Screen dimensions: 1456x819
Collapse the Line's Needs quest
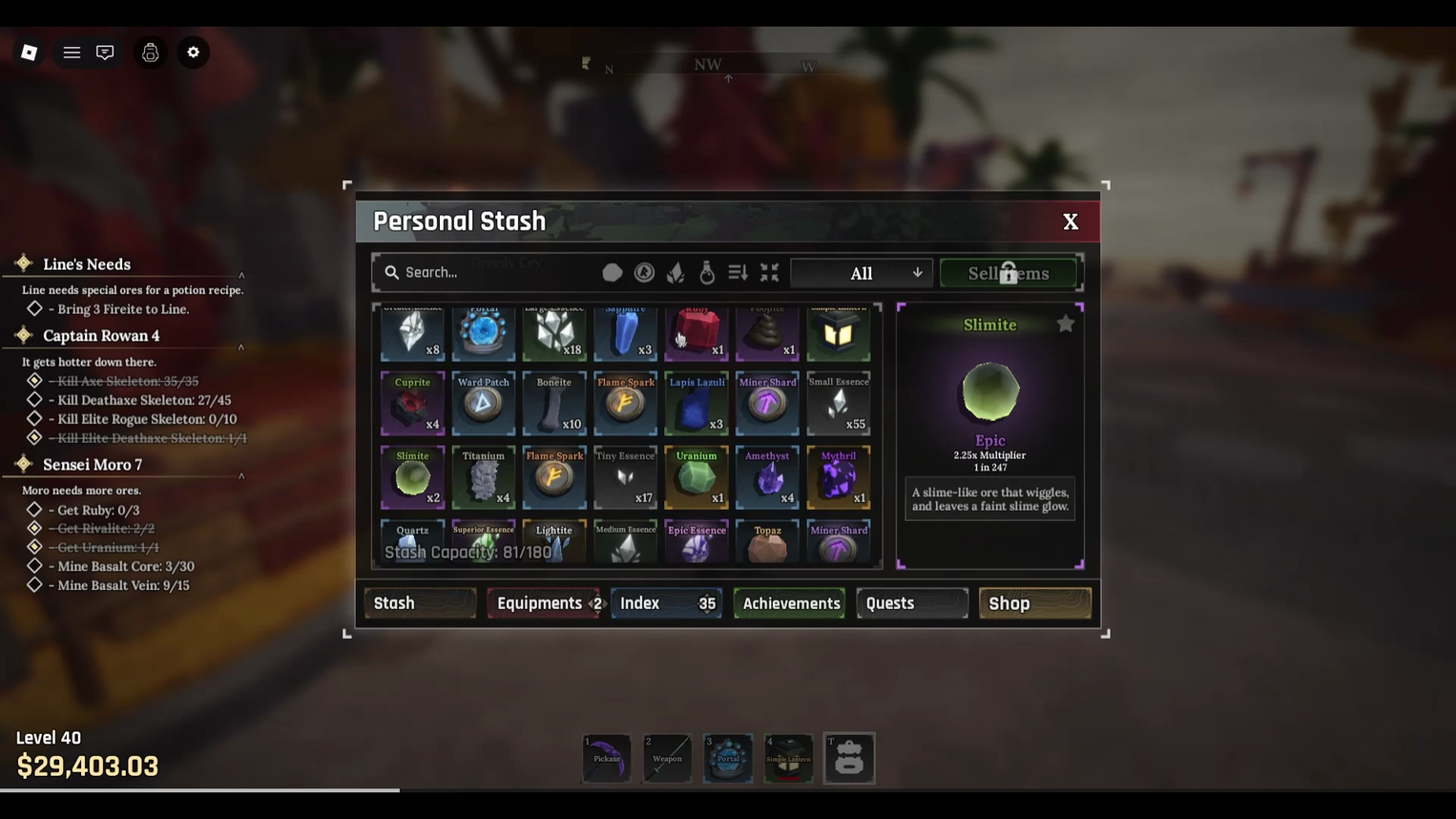pyautogui.click(x=241, y=275)
